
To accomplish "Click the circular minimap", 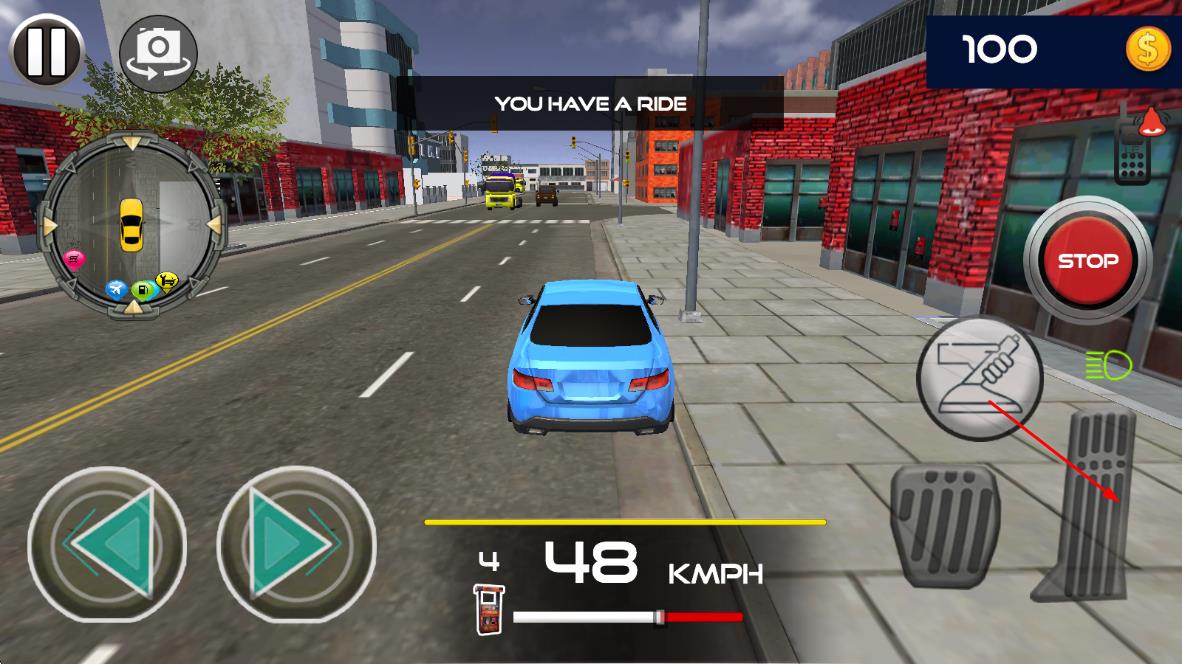I will pyautogui.click(x=131, y=223).
